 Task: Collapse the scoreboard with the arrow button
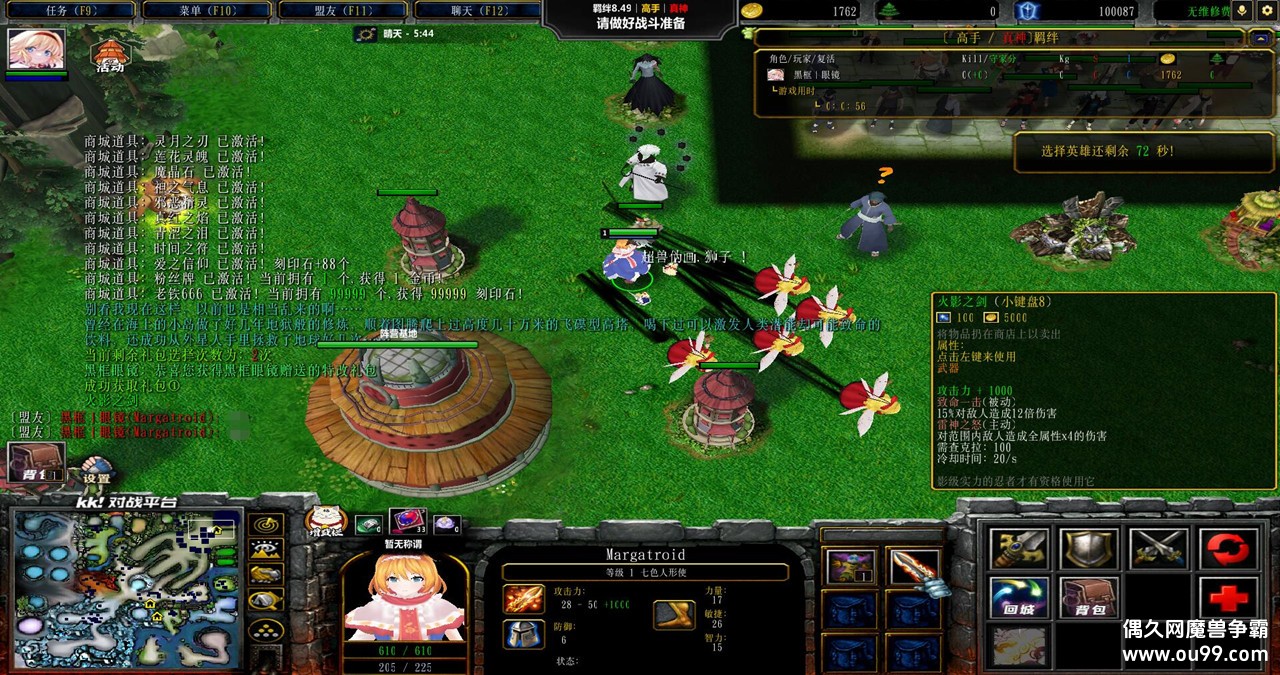[1260, 38]
